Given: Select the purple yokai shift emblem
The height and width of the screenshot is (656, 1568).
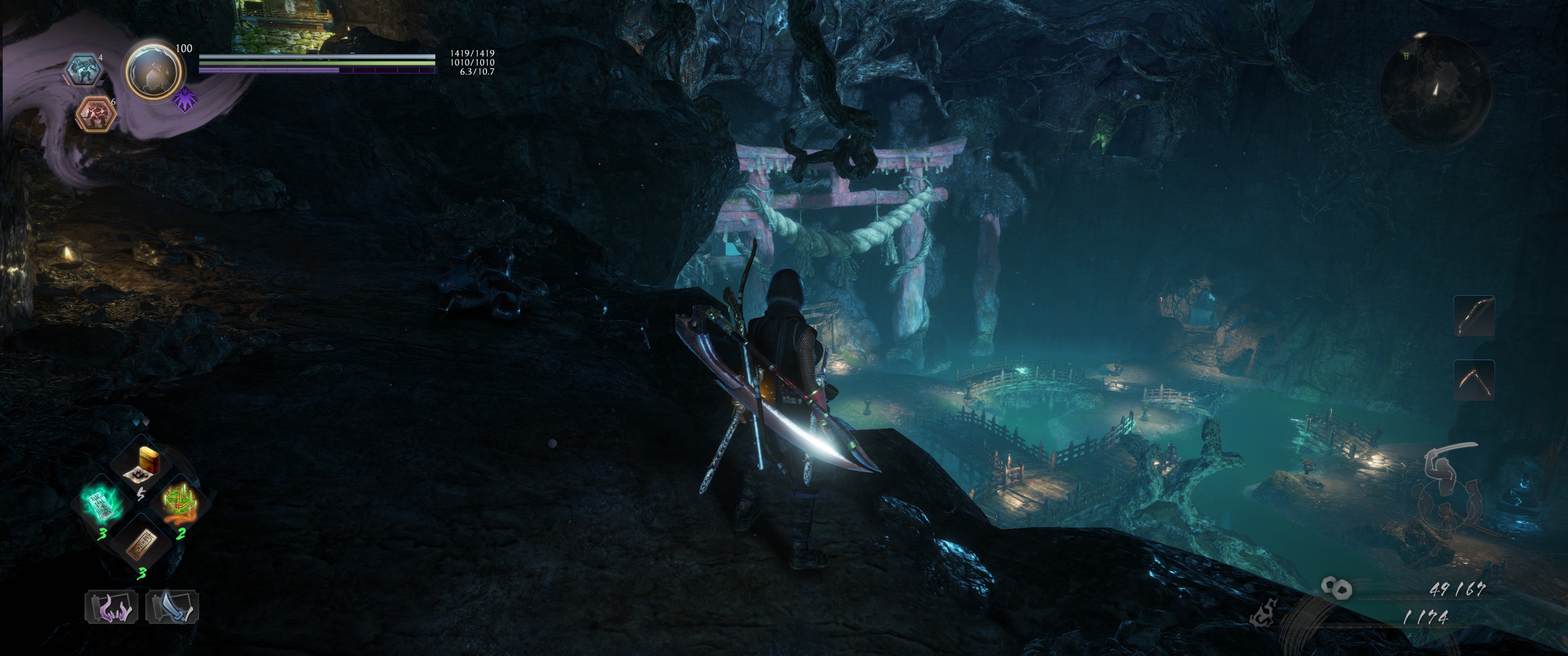Looking at the screenshot, I should point(185,100).
